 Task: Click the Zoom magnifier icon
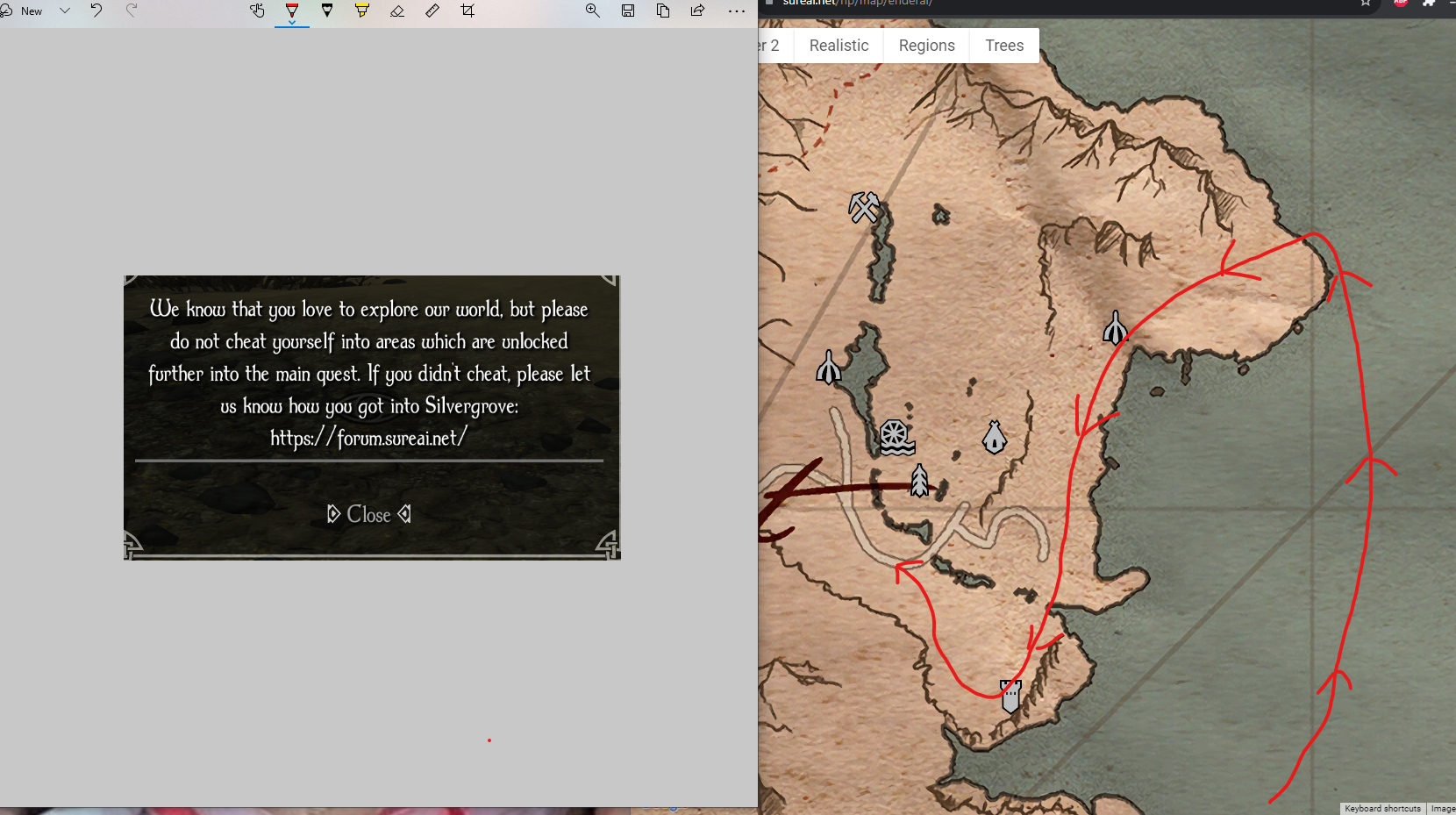point(593,11)
